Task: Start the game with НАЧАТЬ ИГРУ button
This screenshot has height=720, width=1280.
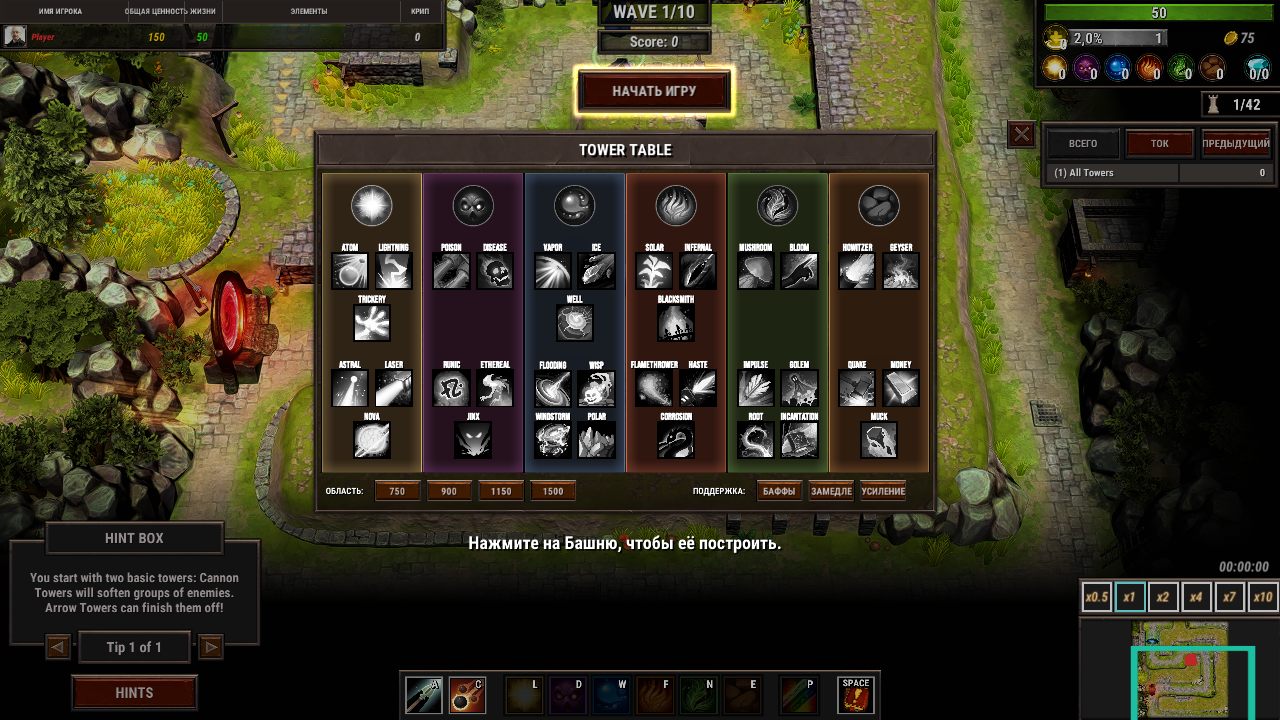Action: coord(654,91)
